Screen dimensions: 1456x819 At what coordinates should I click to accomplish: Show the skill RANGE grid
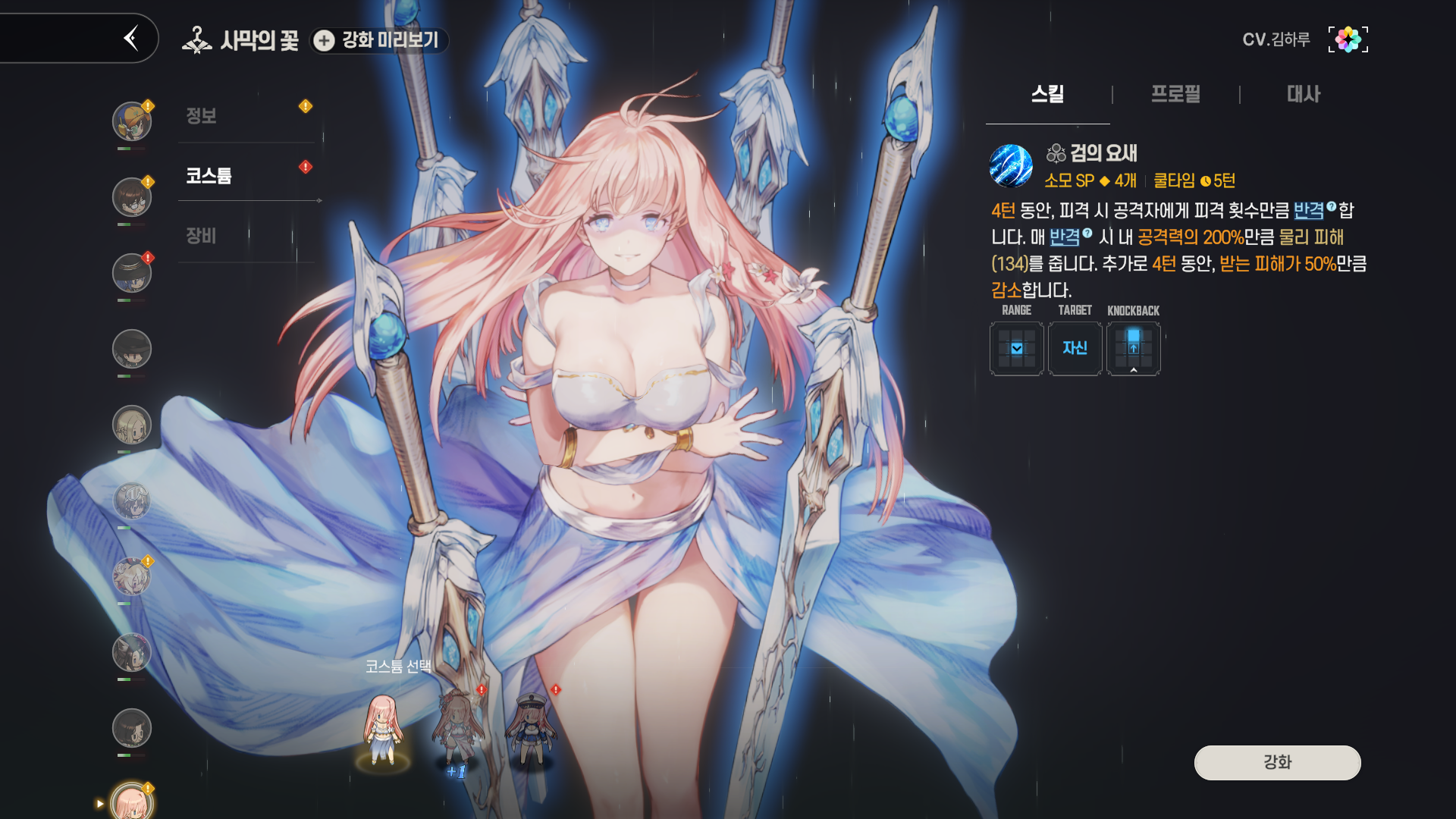coord(1016,348)
